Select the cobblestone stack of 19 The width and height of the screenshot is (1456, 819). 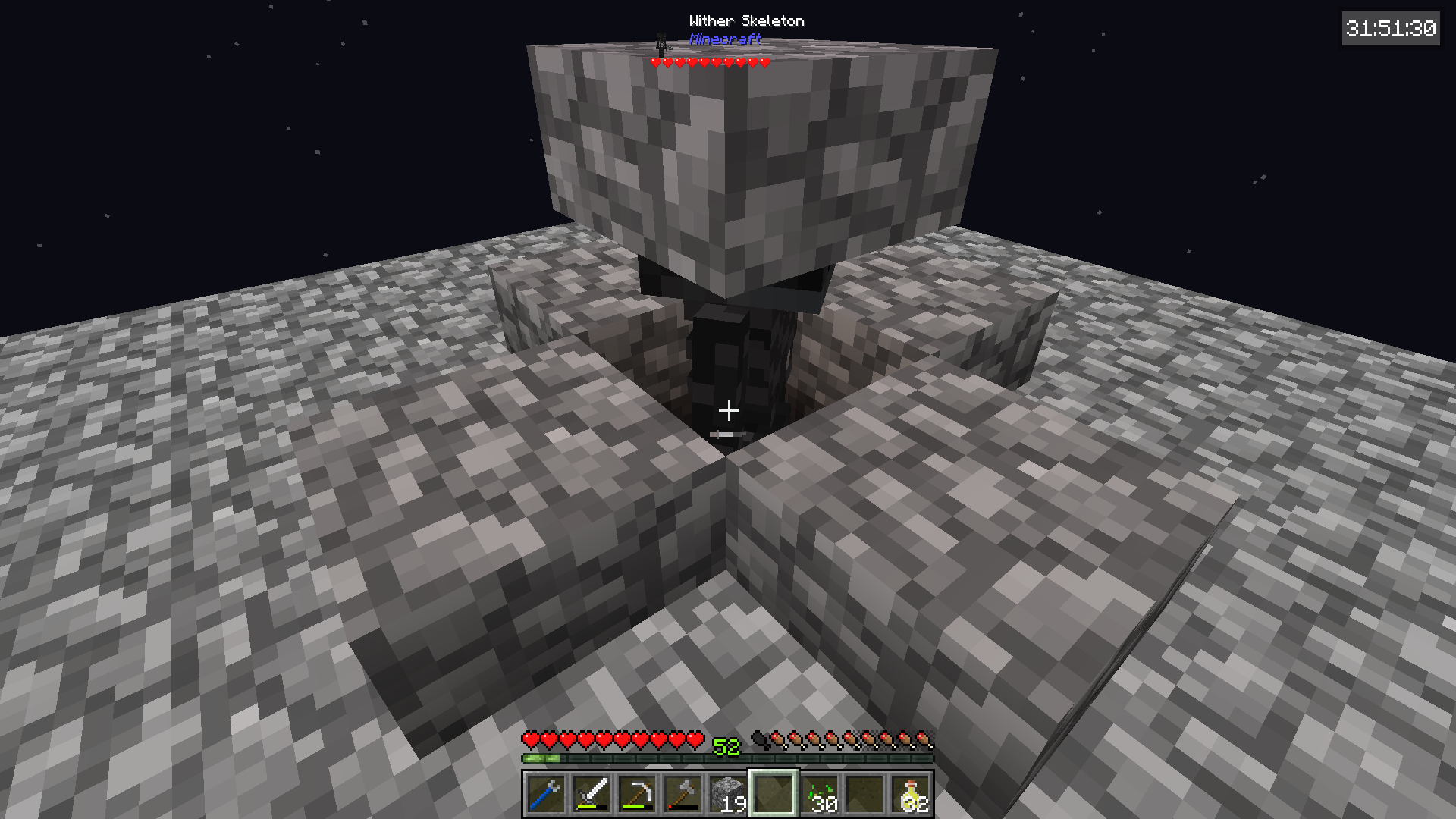pos(727,794)
